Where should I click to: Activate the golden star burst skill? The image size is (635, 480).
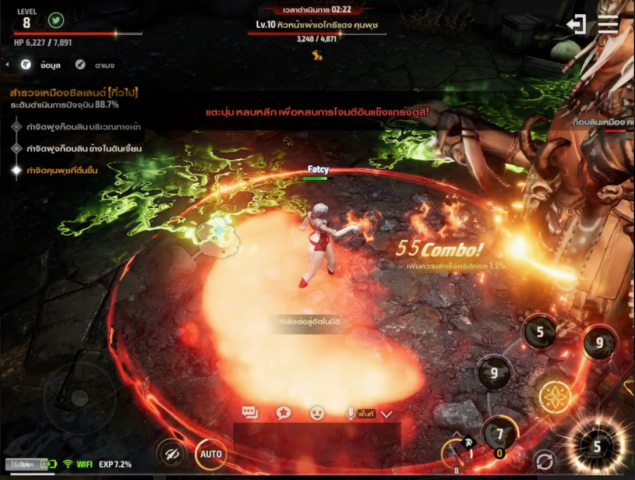click(553, 397)
